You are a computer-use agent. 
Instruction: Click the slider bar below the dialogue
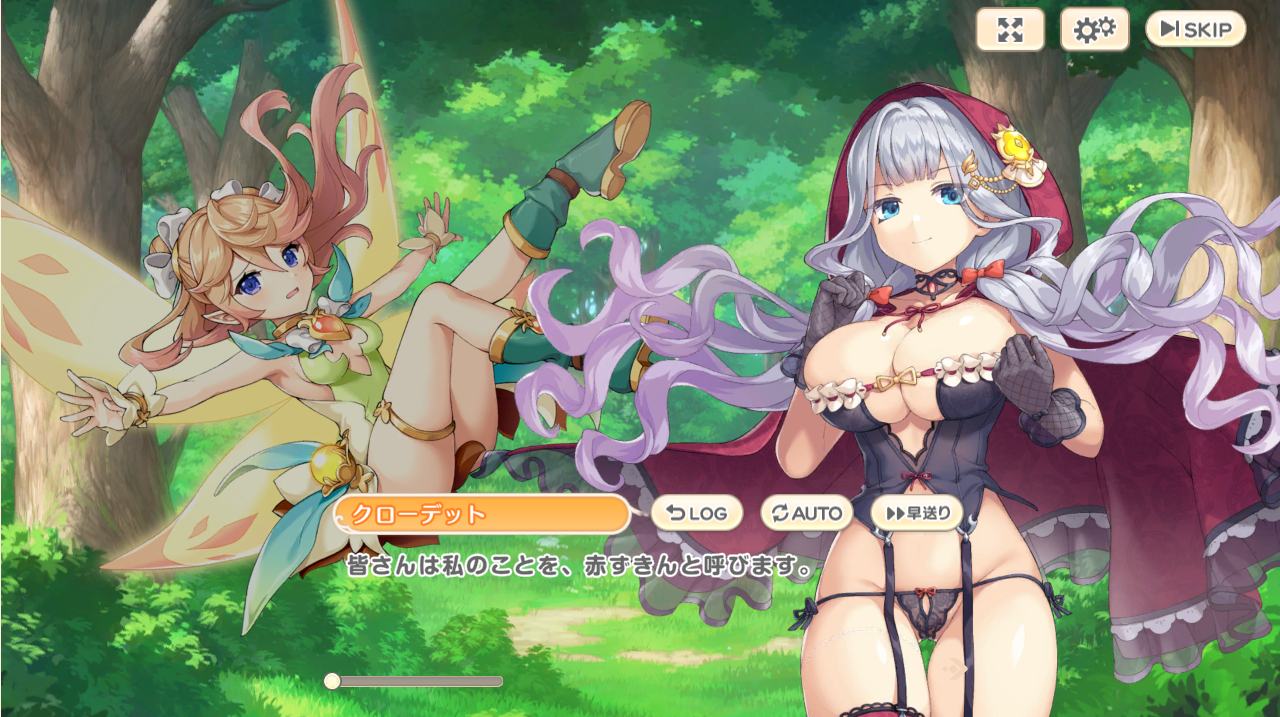[x=418, y=681]
